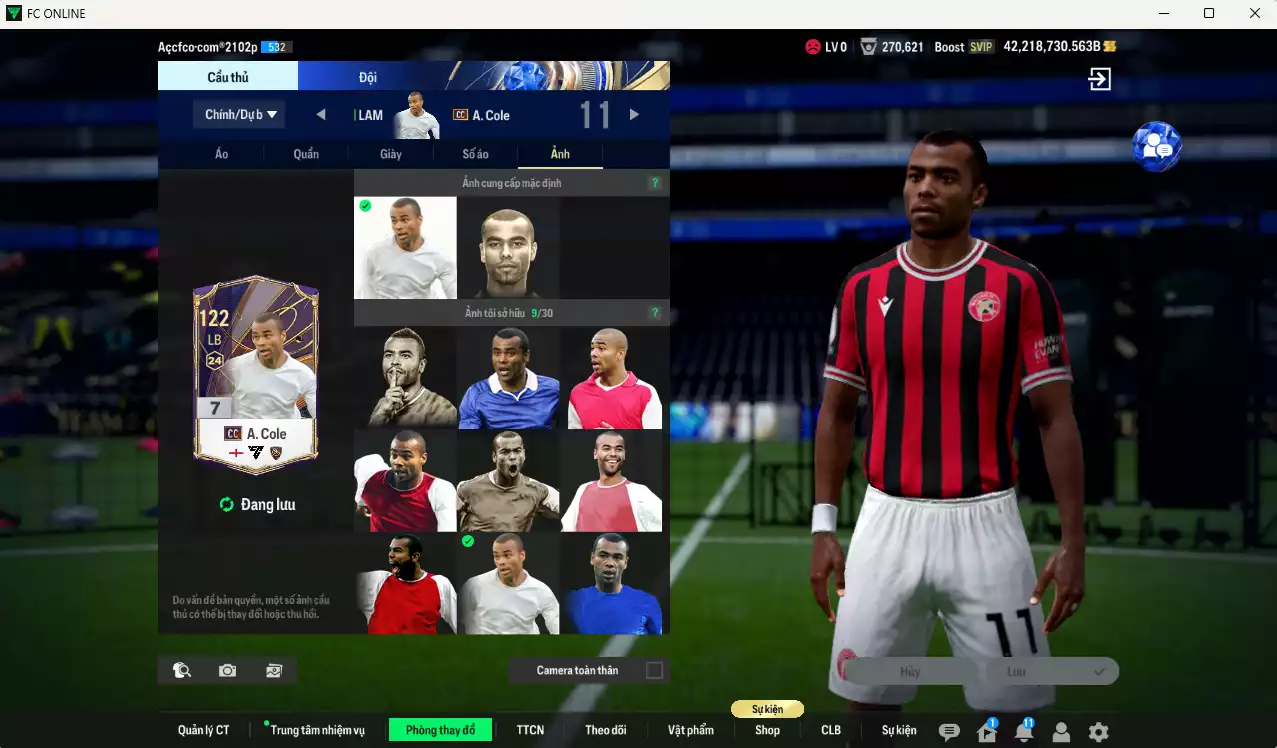This screenshot has width=1277, height=748.
Task: Select the gold portrait with finger on lips
Action: click(x=405, y=378)
